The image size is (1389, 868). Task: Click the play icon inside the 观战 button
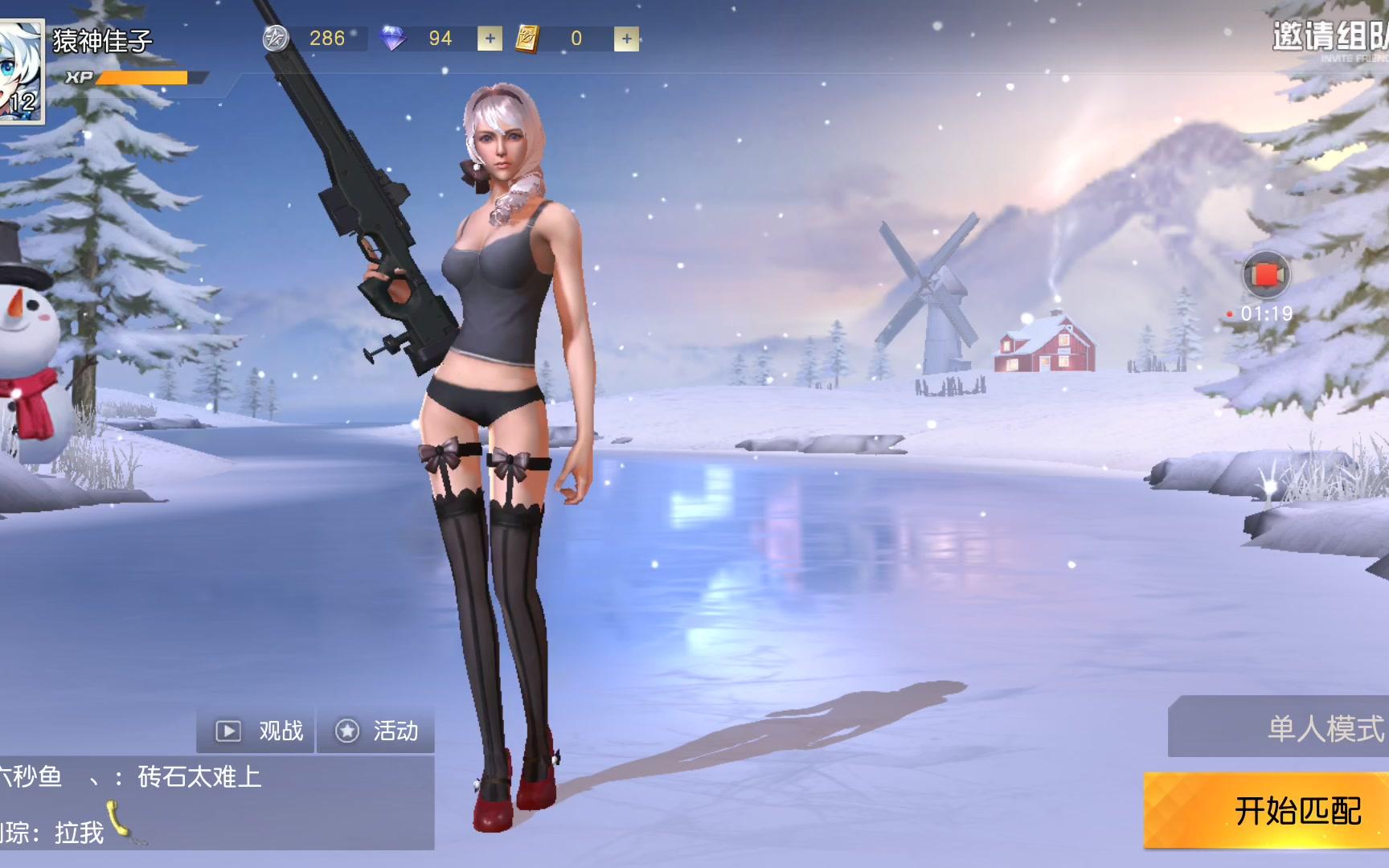pyautogui.click(x=229, y=731)
